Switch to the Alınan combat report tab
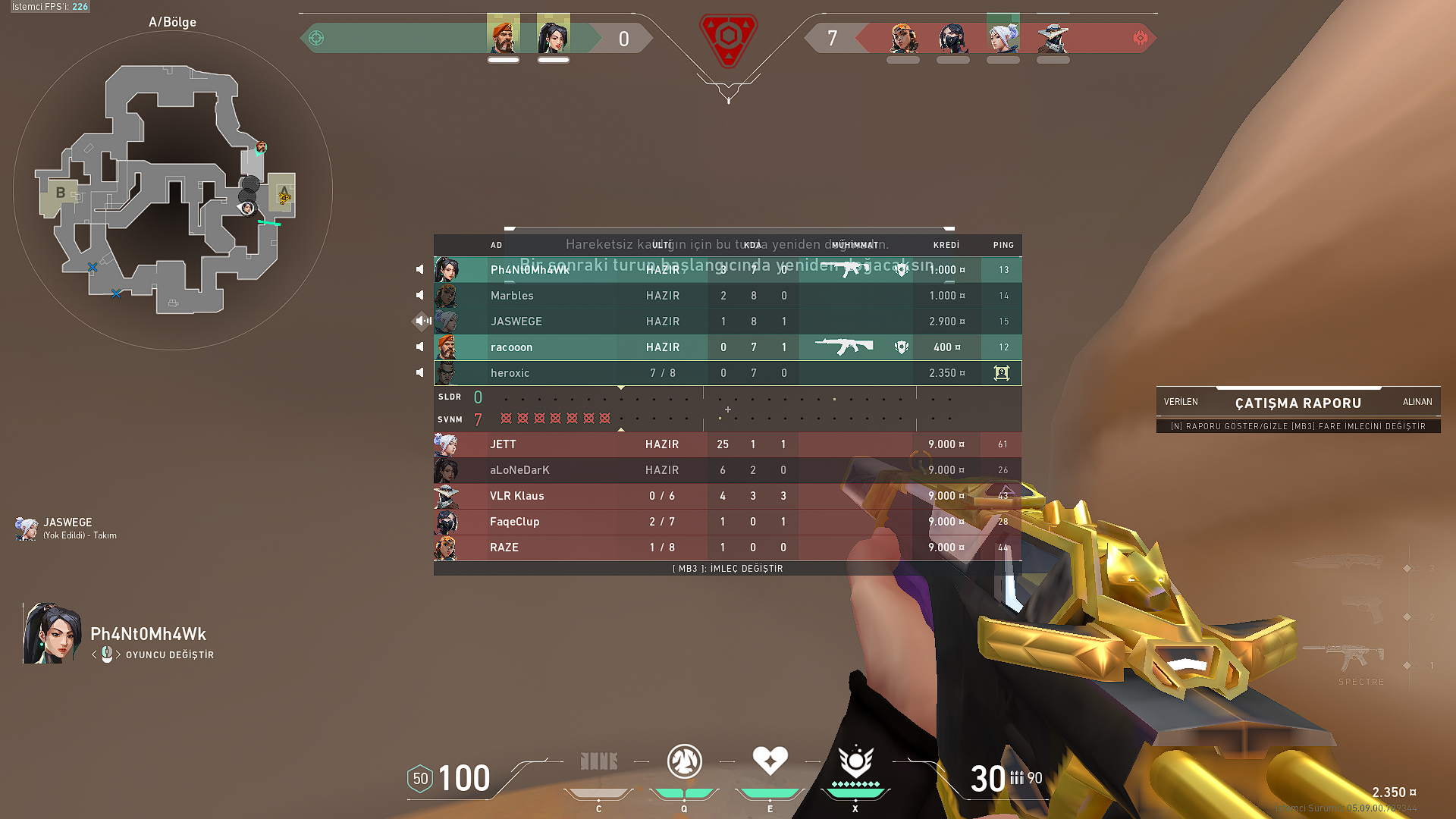This screenshot has height=819, width=1456. click(x=1417, y=402)
